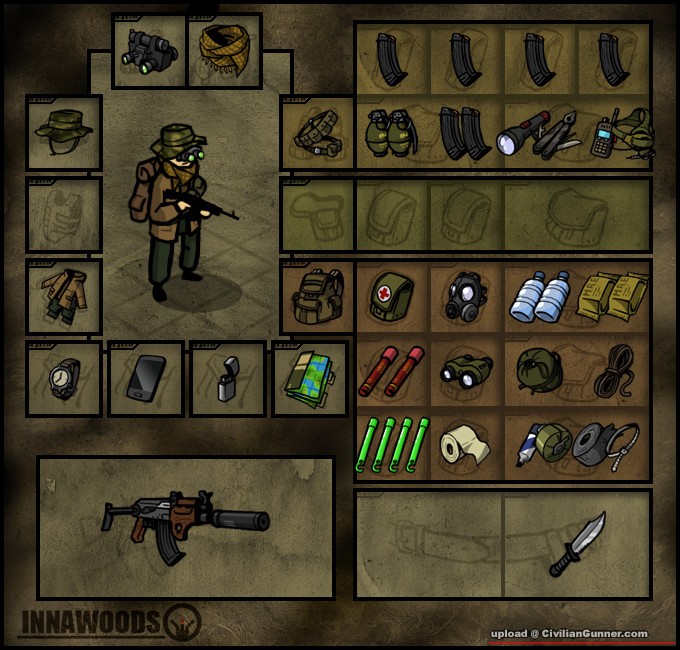Pick the green glow sticks
Image resolution: width=680 pixels, height=650 pixels.
click(x=392, y=443)
